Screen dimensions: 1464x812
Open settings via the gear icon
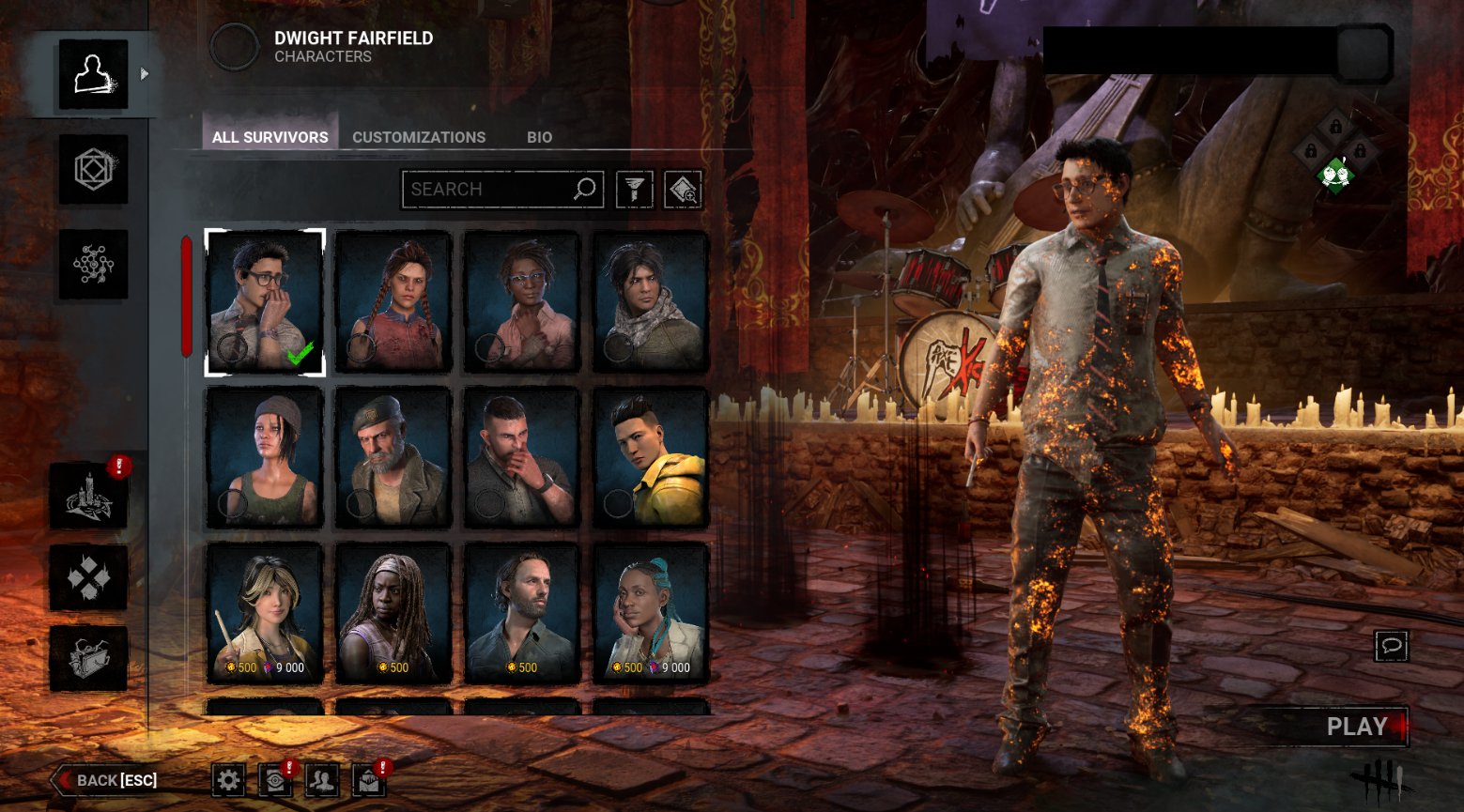(228, 779)
